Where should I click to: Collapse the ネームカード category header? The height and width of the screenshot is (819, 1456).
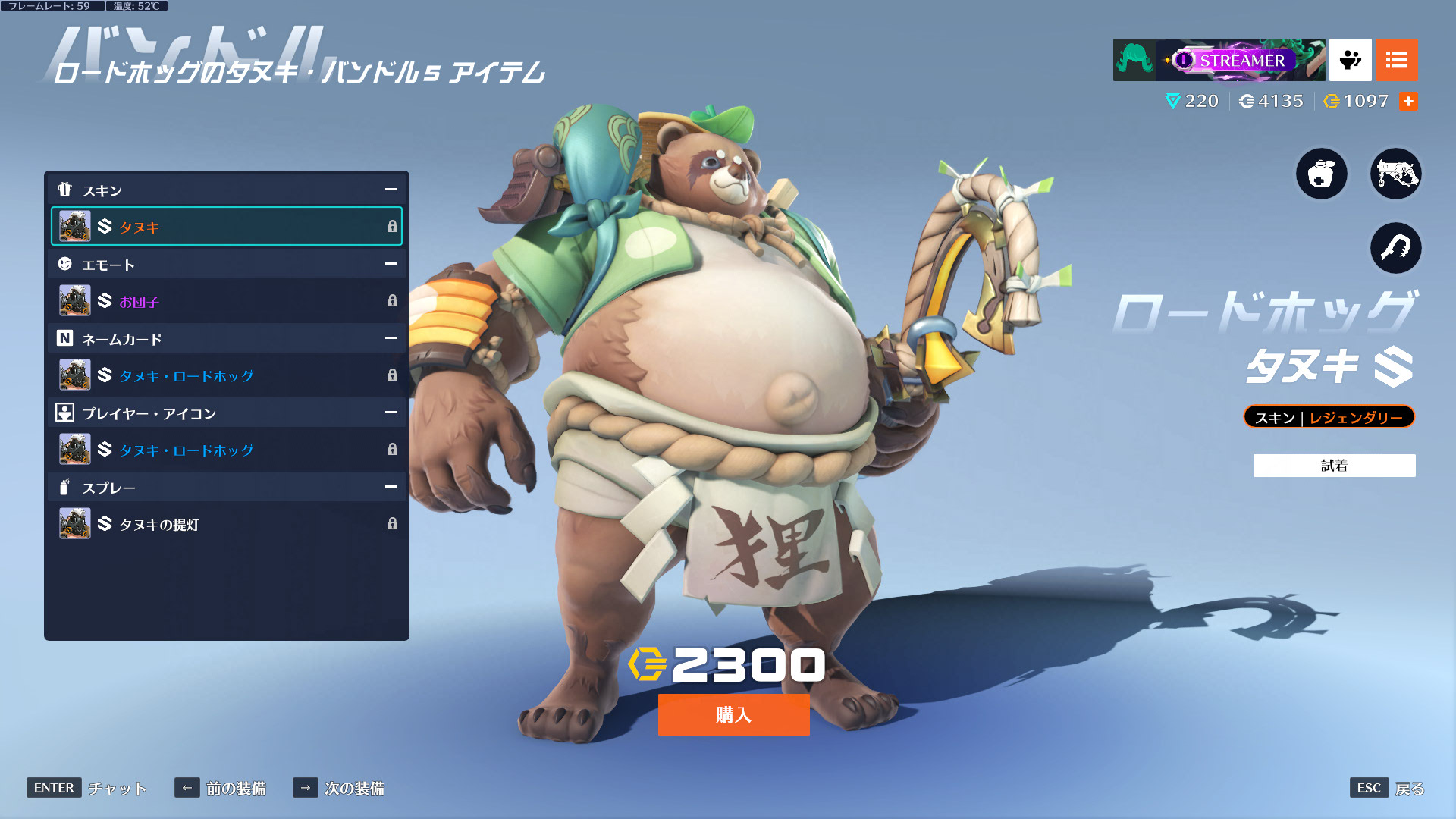(391, 338)
